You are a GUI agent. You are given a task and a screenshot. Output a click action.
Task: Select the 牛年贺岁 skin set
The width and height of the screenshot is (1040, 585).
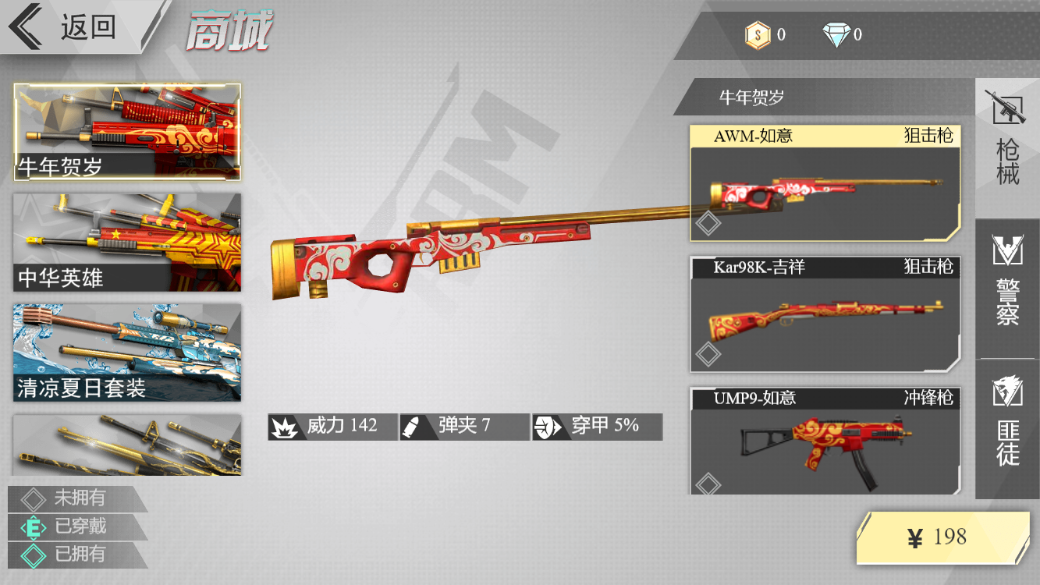127,132
